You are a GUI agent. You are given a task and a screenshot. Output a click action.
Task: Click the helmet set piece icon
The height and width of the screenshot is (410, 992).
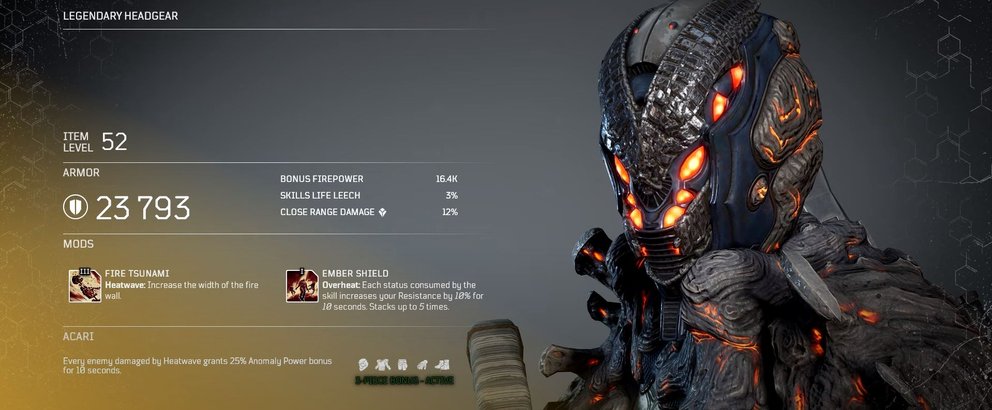[x=361, y=364]
